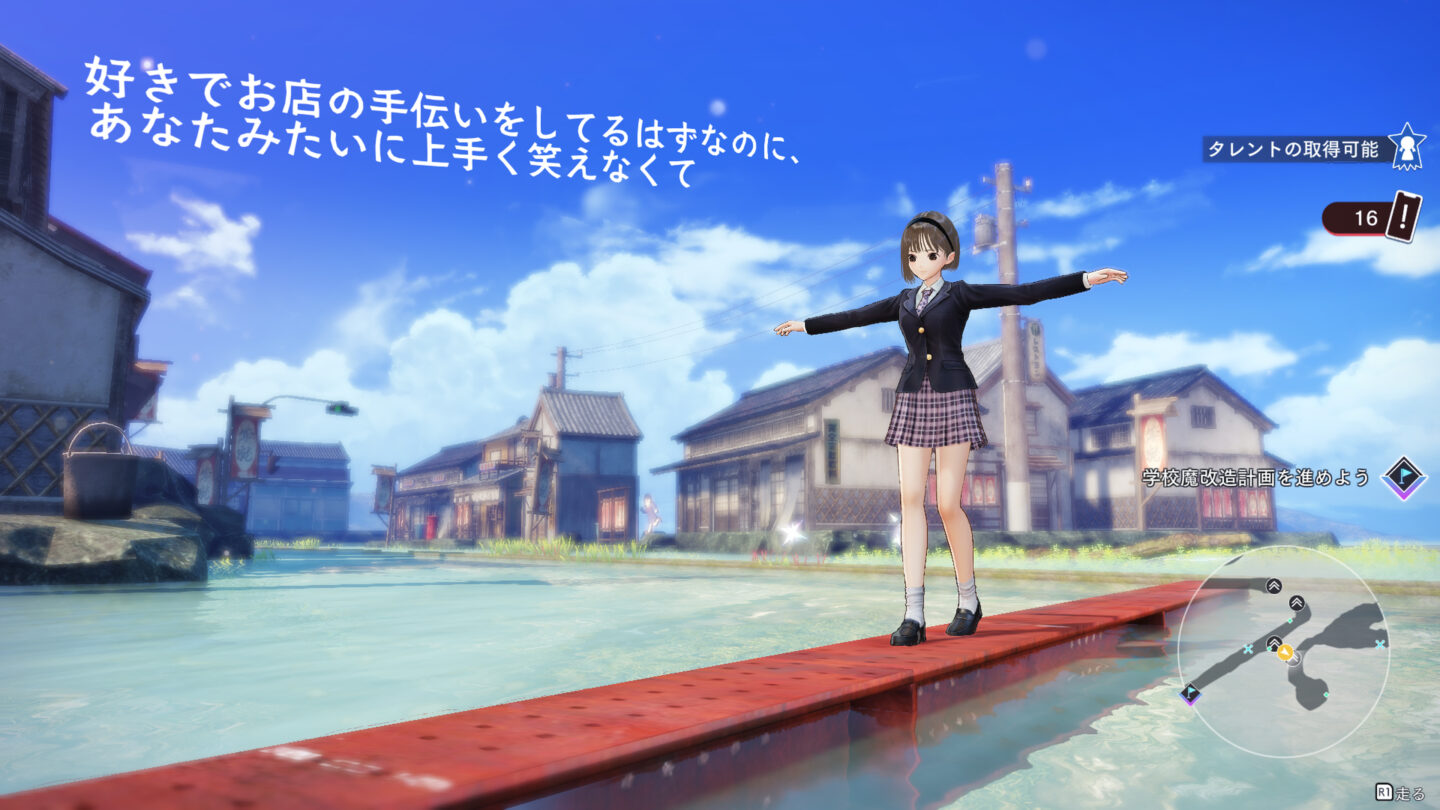This screenshot has height=810, width=1440.
Task: Click the 走る action label
Action: 1408,791
